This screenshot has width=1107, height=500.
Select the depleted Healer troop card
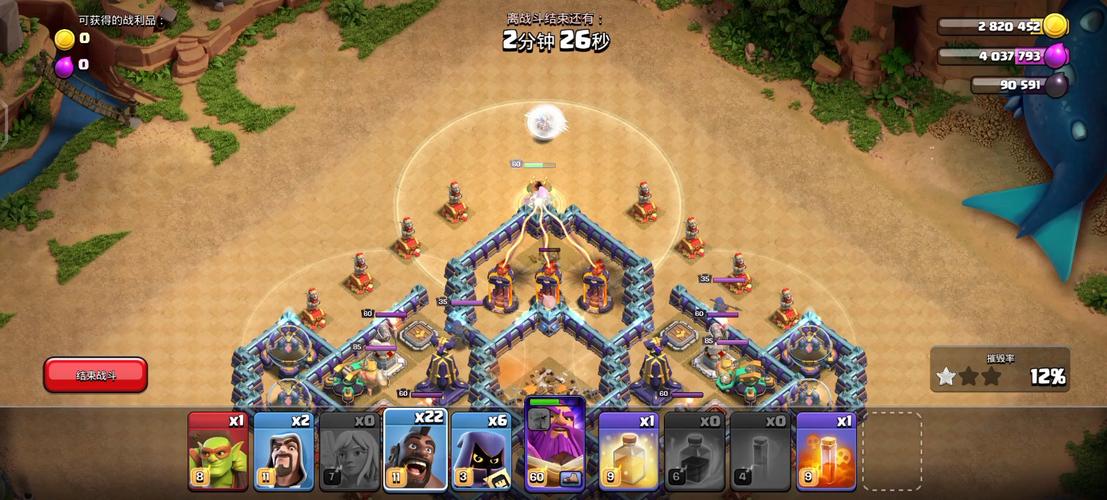[349, 451]
